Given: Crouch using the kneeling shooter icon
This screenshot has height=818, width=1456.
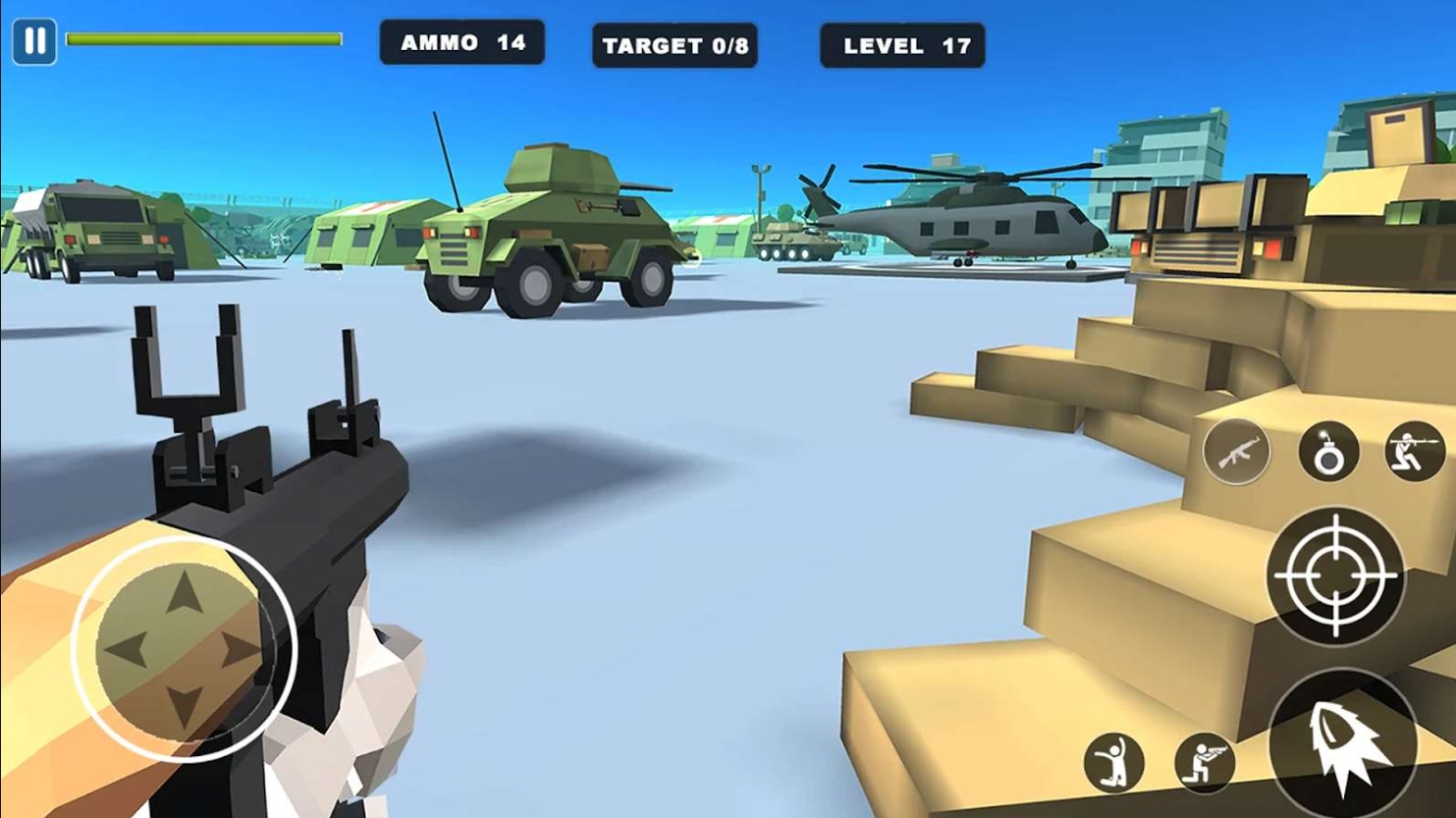Looking at the screenshot, I should click(1205, 762).
